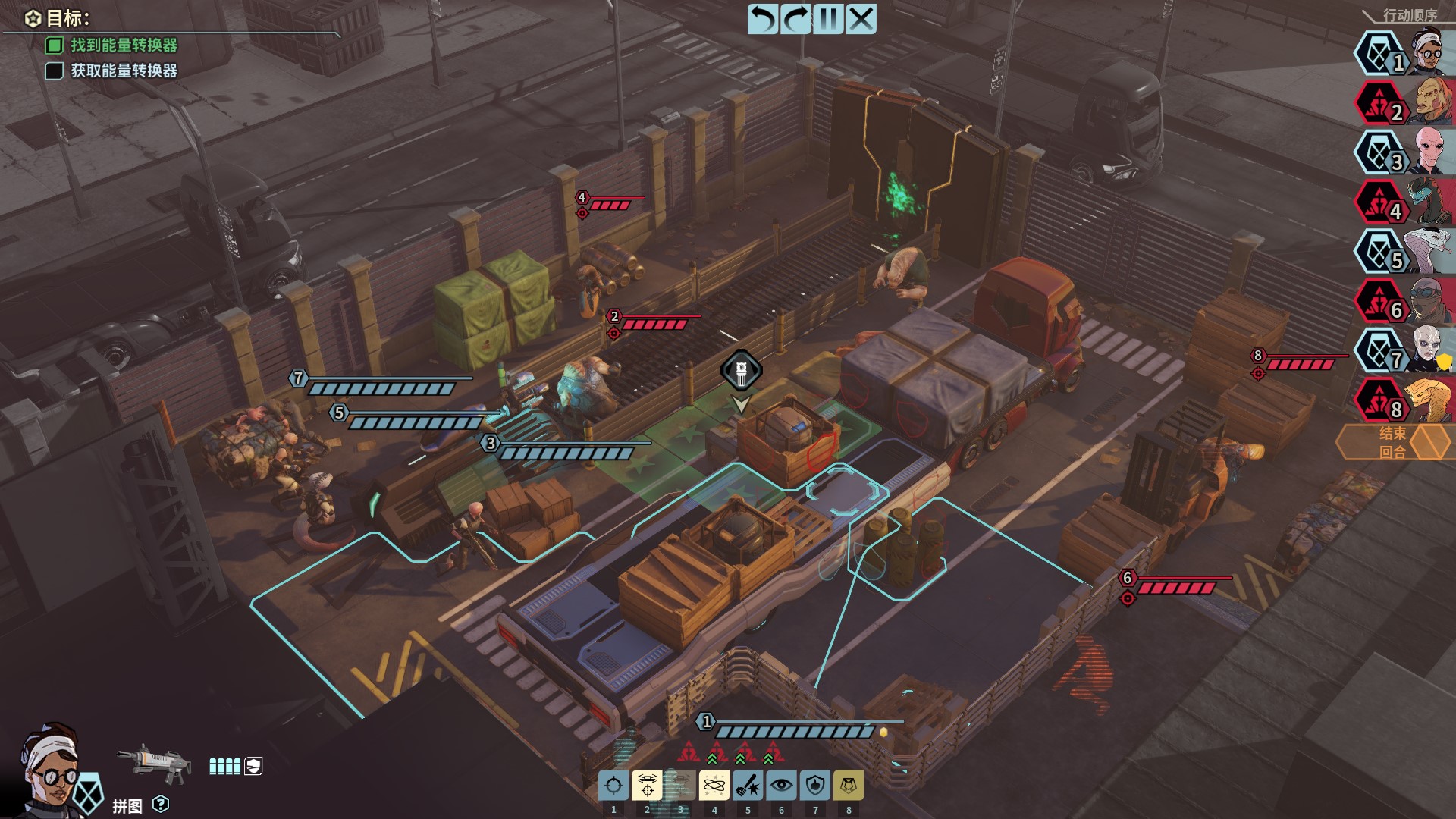Image resolution: width=1456 pixels, height=819 pixels.
Task: Choose the pink alien portrait numbered three
Action: [x=1431, y=152]
